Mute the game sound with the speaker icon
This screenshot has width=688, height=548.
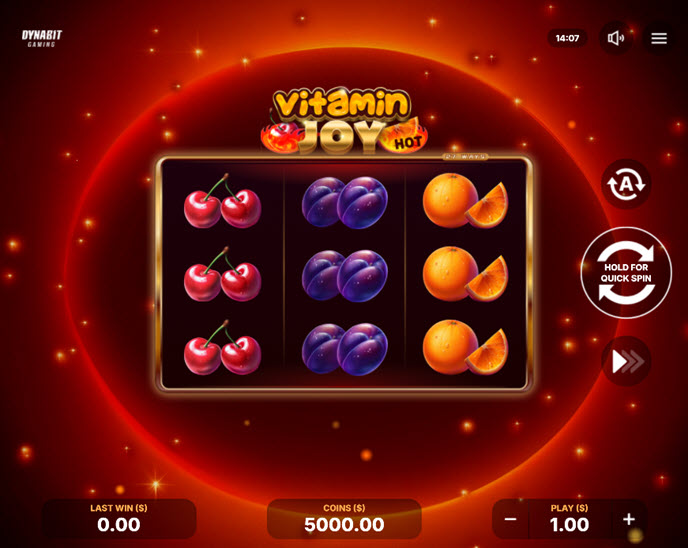[x=616, y=38]
